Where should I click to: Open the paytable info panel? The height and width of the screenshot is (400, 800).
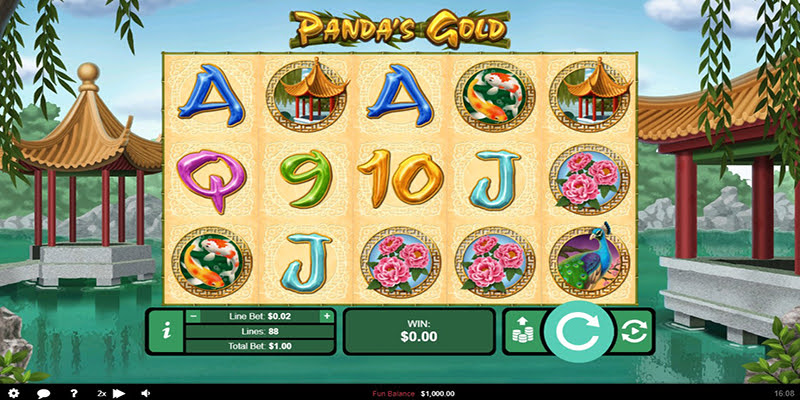pyautogui.click(x=165, y=331)
